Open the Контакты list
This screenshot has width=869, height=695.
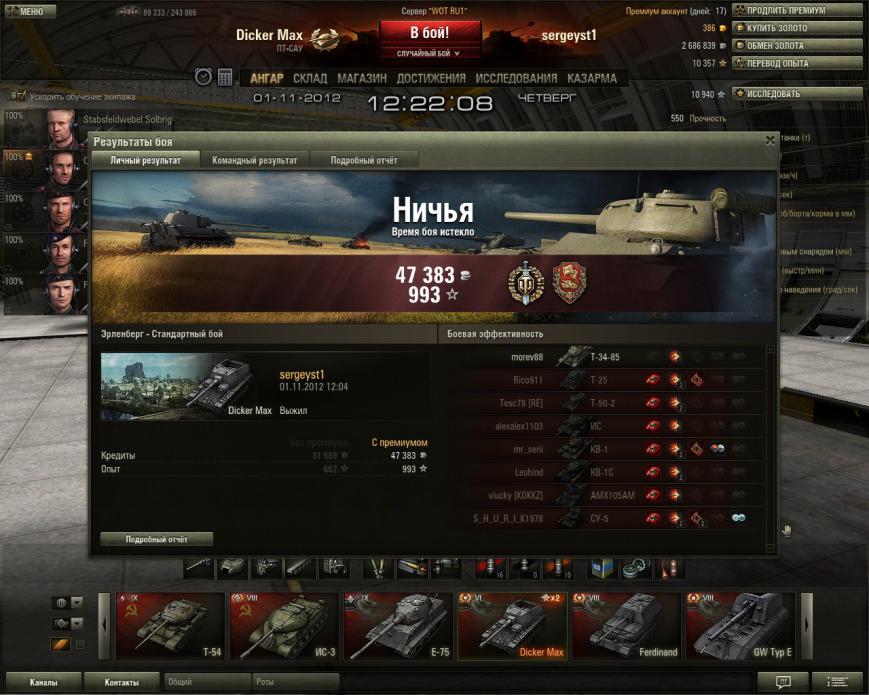123,682
